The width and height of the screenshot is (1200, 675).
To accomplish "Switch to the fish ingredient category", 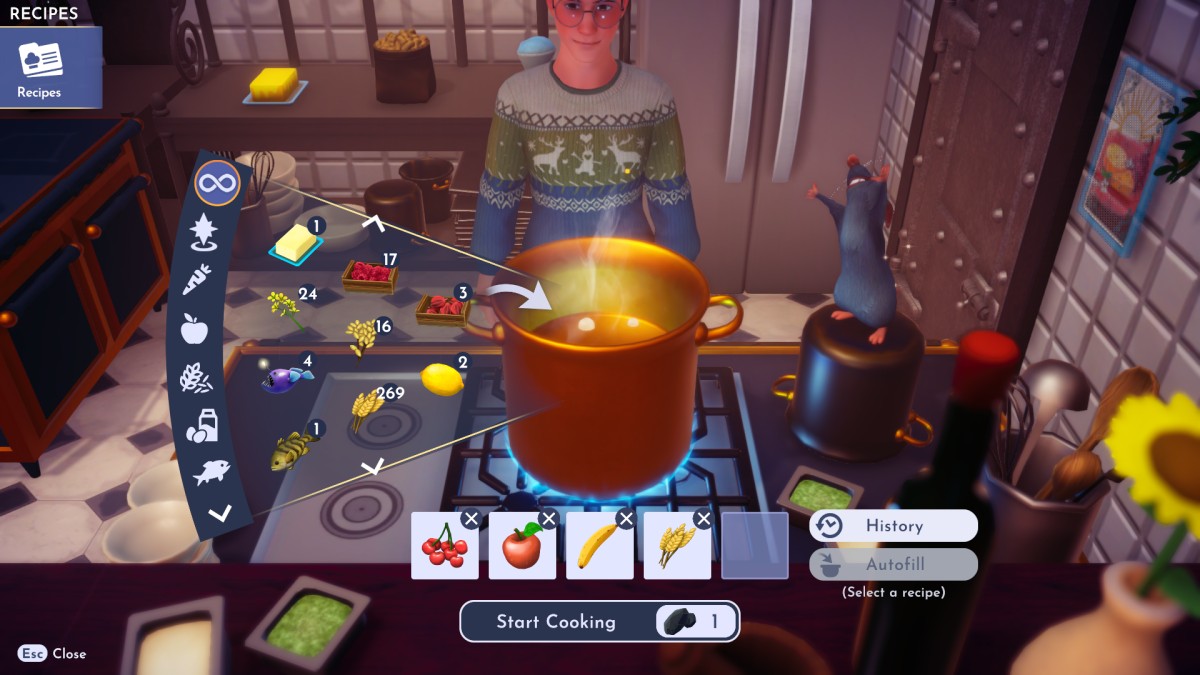I will pos(212,472).
